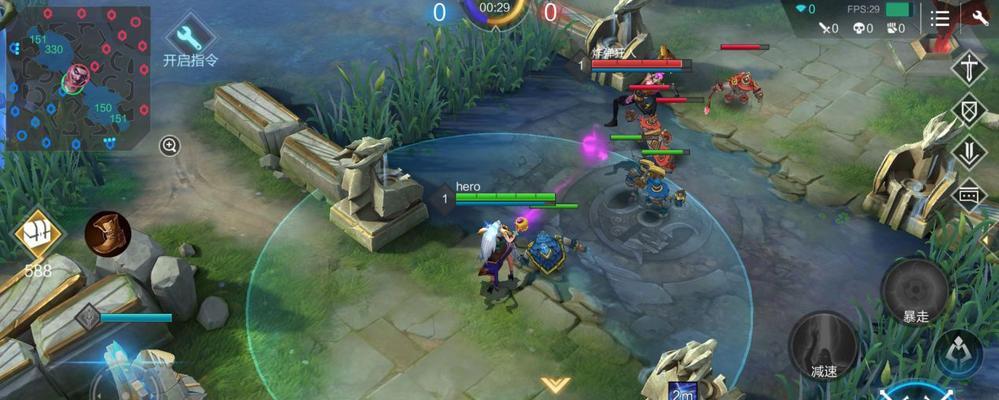
Task: Open the scoreboard list icon
Action: pos(940,17)
